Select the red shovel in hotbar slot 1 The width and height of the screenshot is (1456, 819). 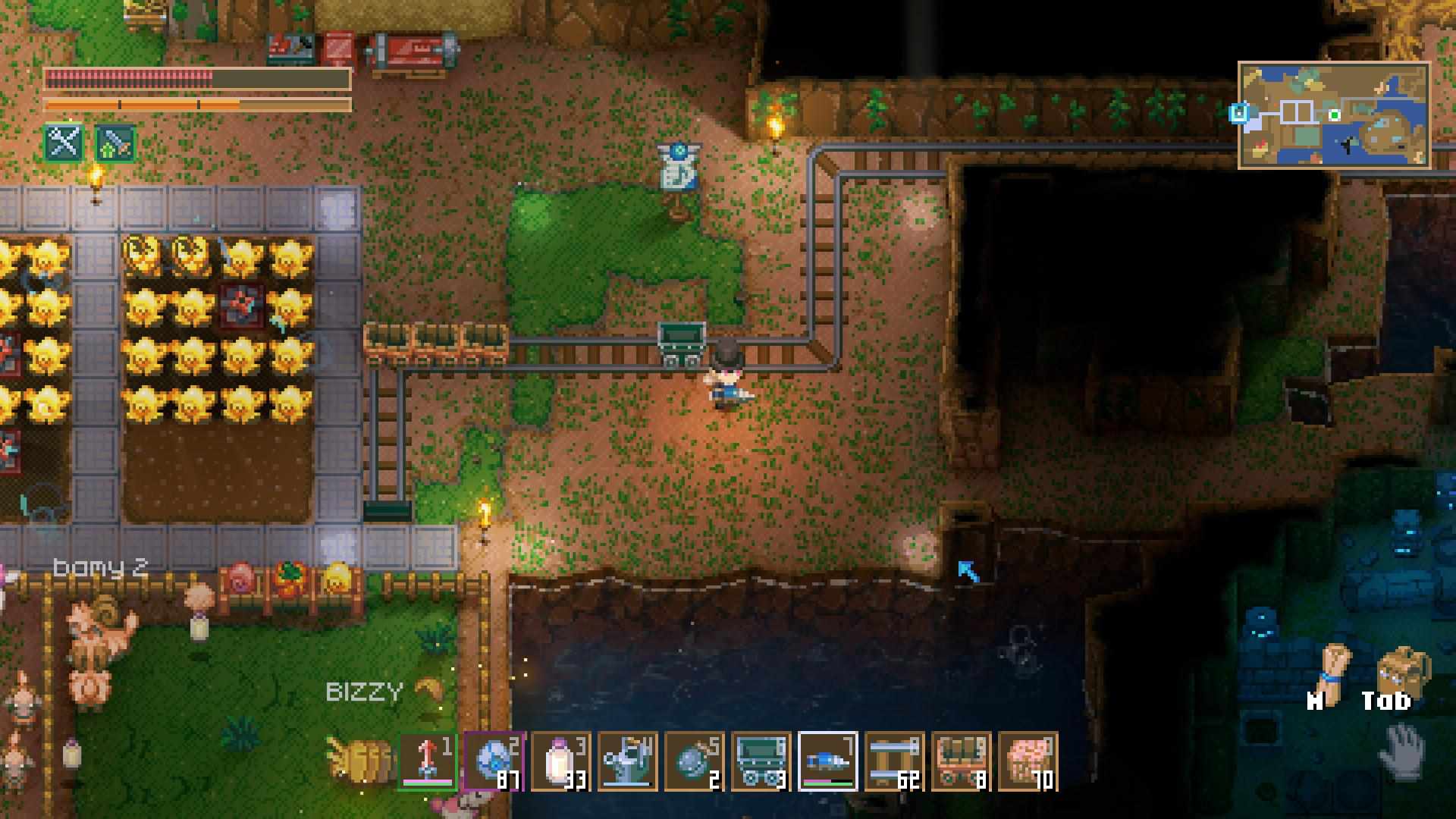pyautogui.click(x=428, y=761)
